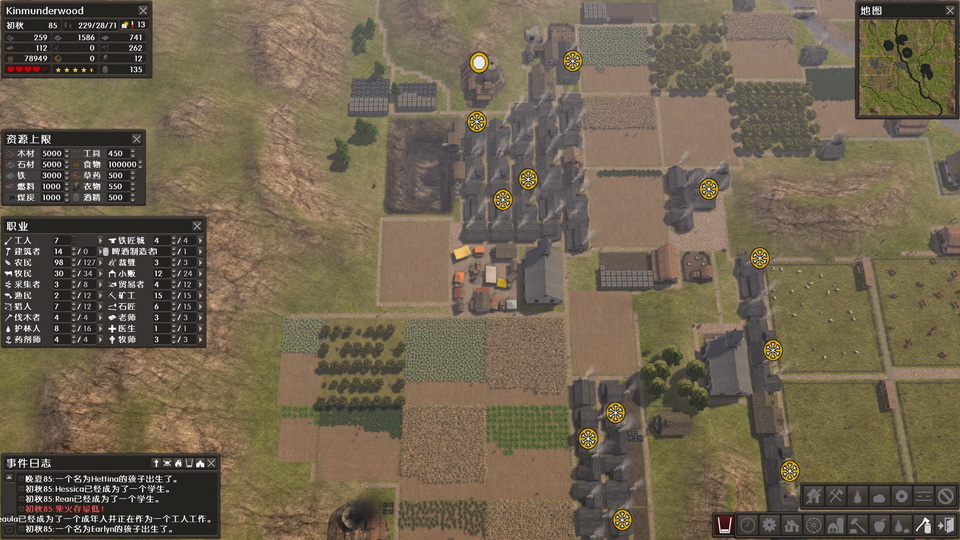Open the gear tools and reports menu

pyautogui.click(x=769, y=524)
